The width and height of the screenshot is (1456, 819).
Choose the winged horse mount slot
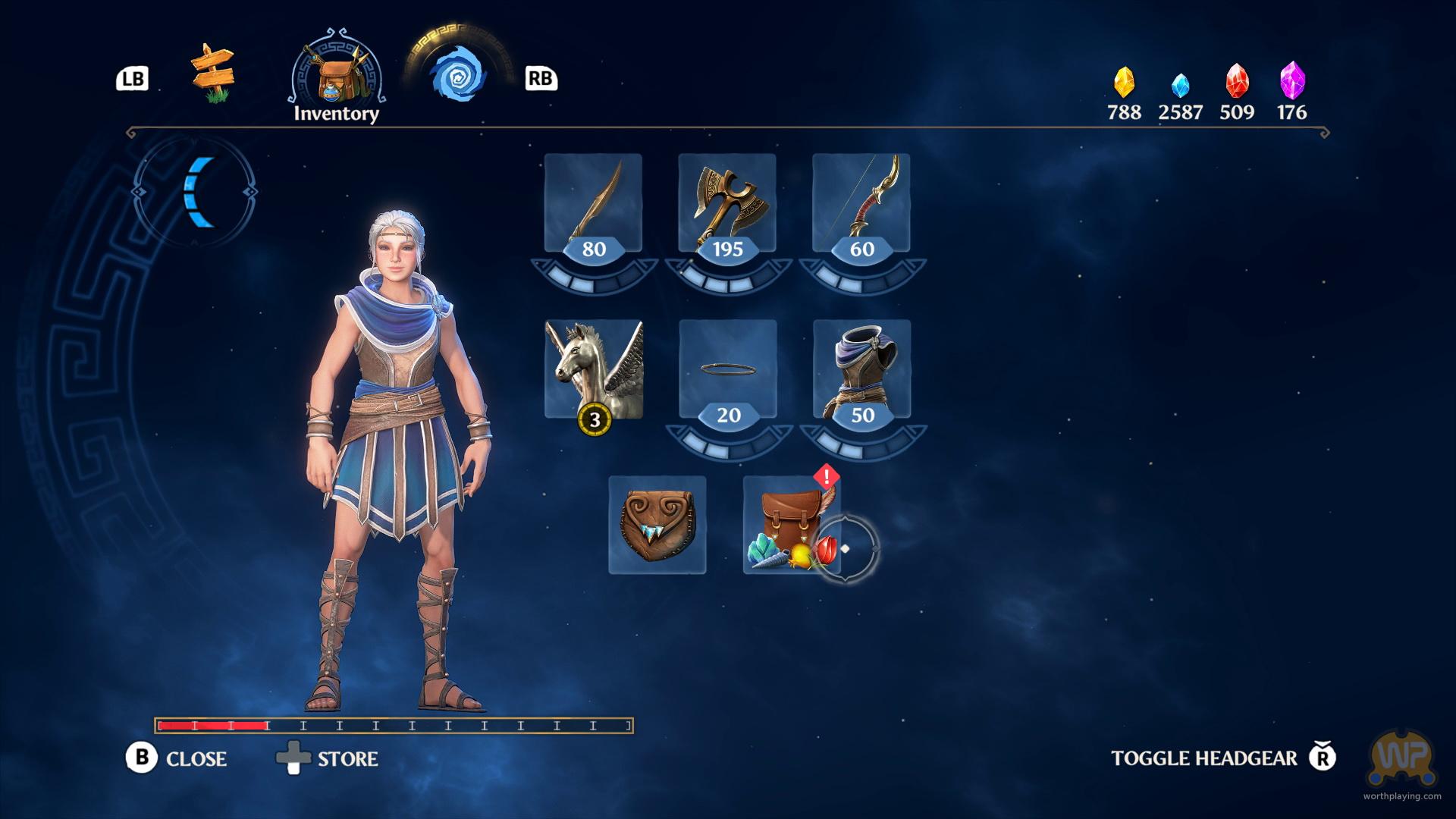coord(594,369)
